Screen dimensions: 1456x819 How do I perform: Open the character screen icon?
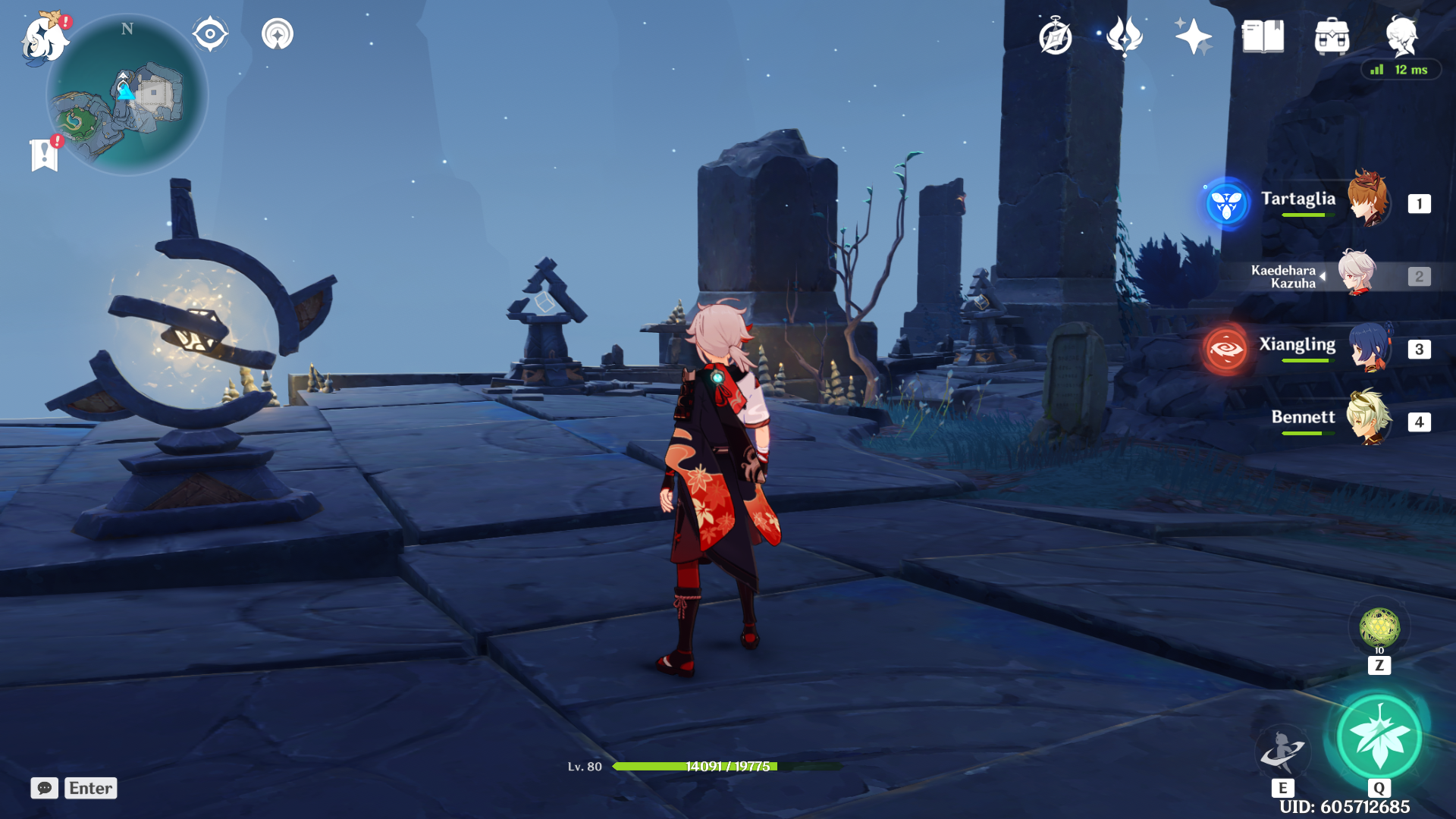coord(1401,36)
